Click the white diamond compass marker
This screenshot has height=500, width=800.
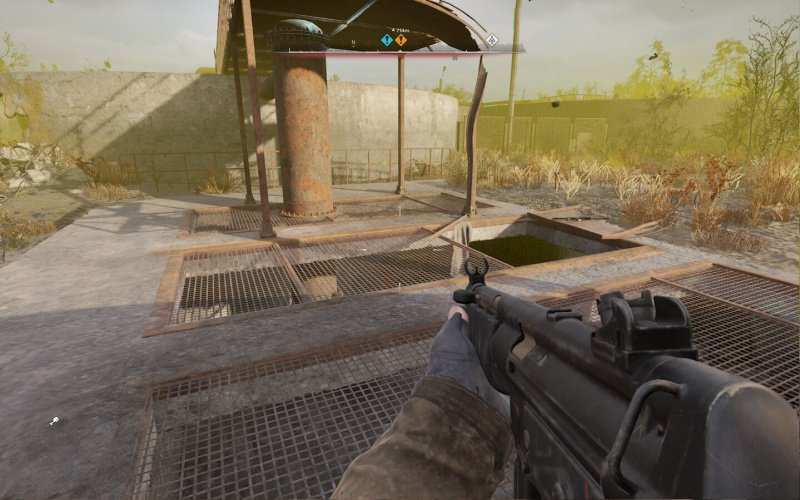pos(491,40)
